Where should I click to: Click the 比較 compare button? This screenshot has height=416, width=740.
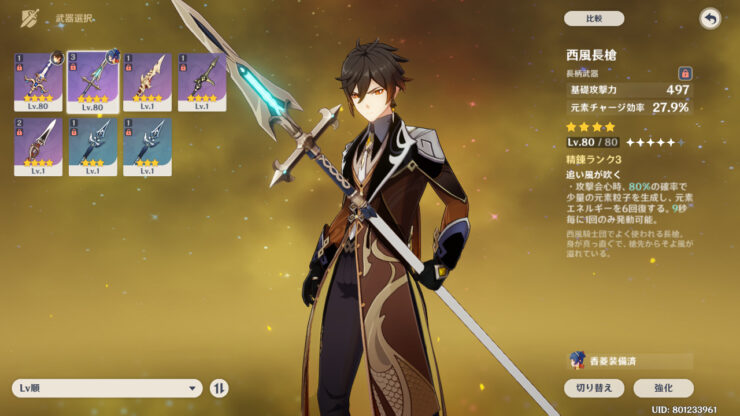point(594,18)
